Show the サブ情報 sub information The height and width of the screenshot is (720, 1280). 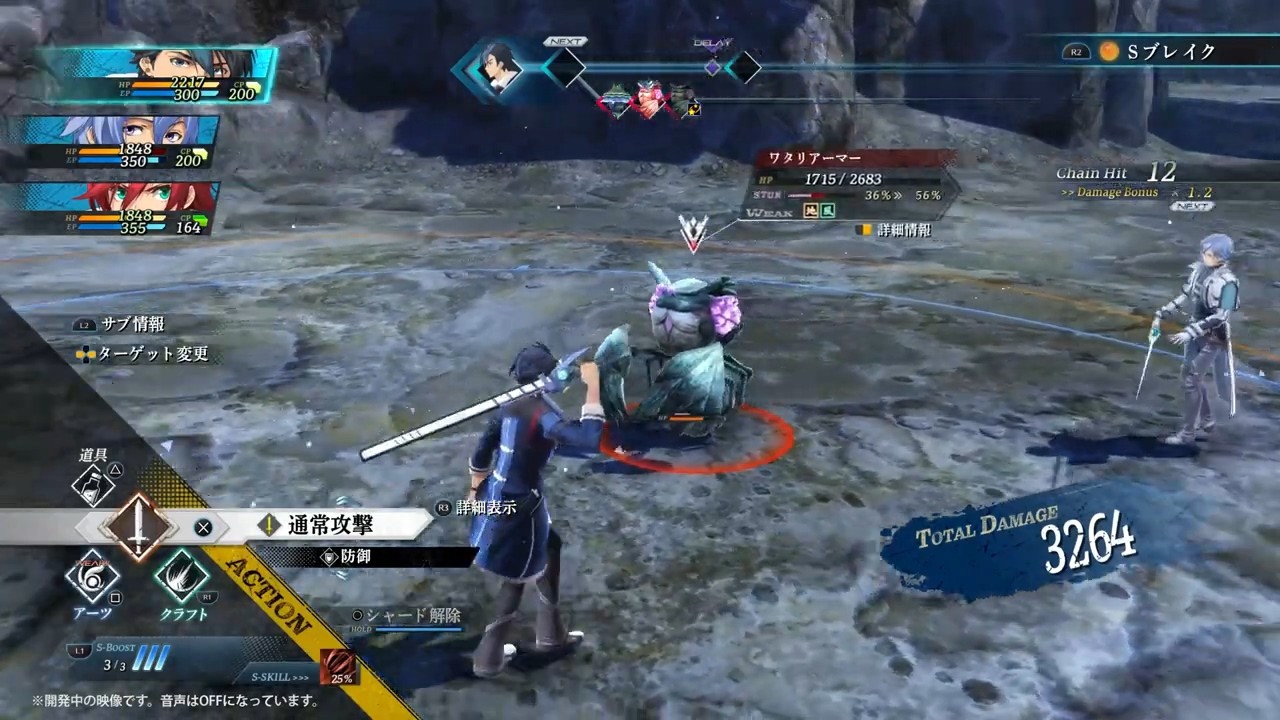pos(132,325)
